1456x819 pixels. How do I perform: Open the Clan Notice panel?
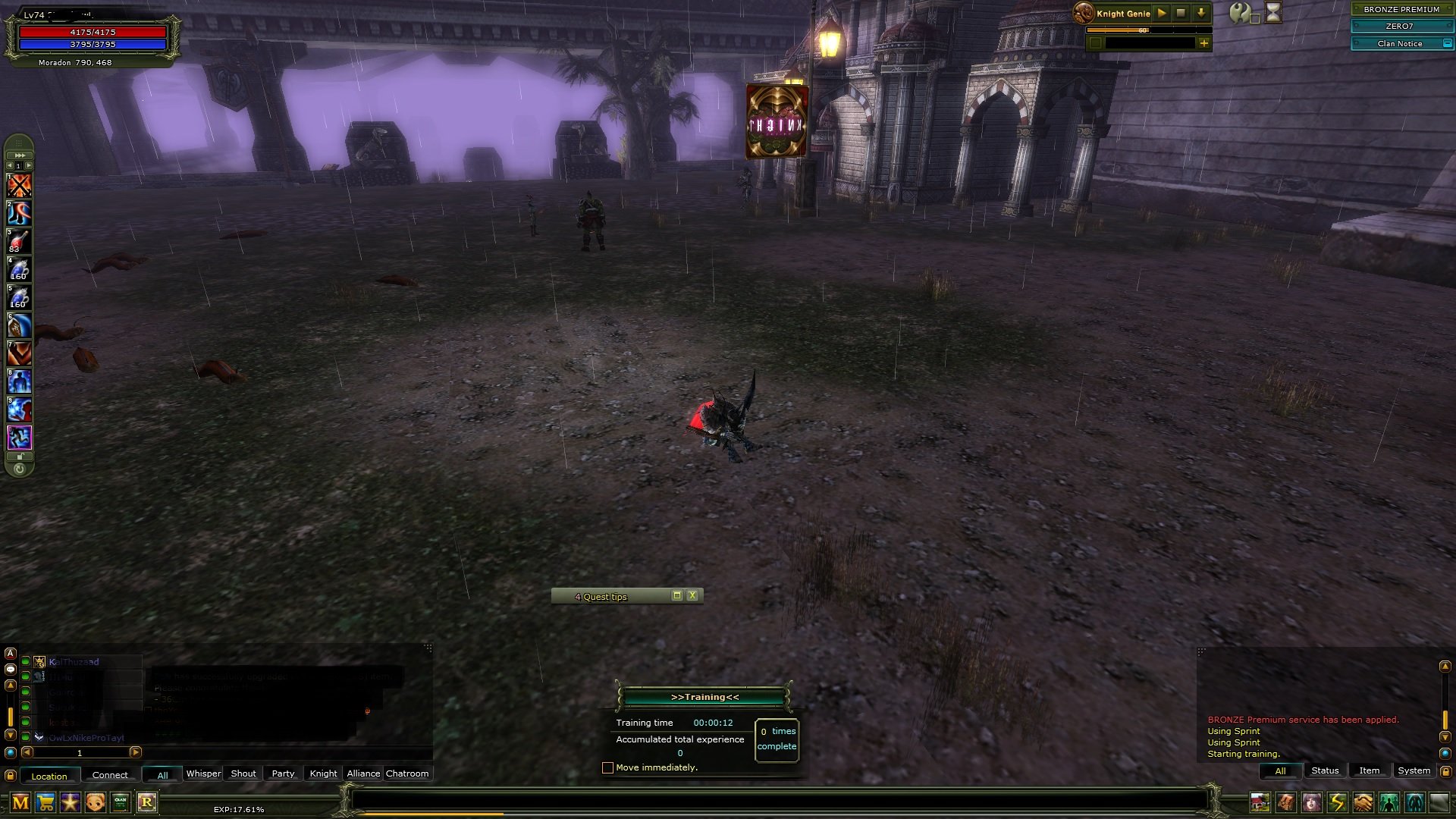pos(1400,43)
